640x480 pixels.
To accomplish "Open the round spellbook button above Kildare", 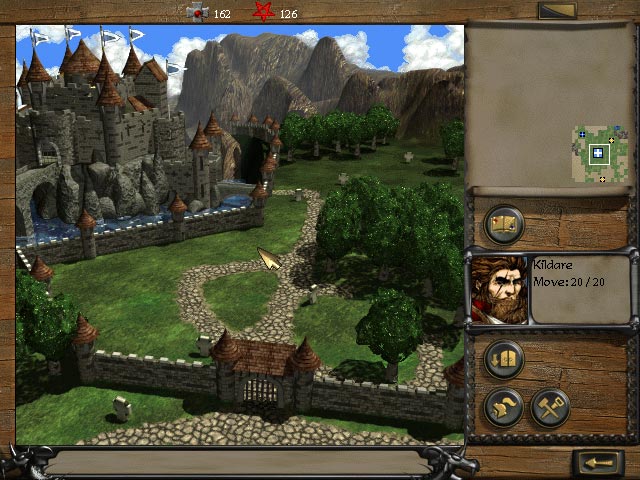I will pos(504,224).
